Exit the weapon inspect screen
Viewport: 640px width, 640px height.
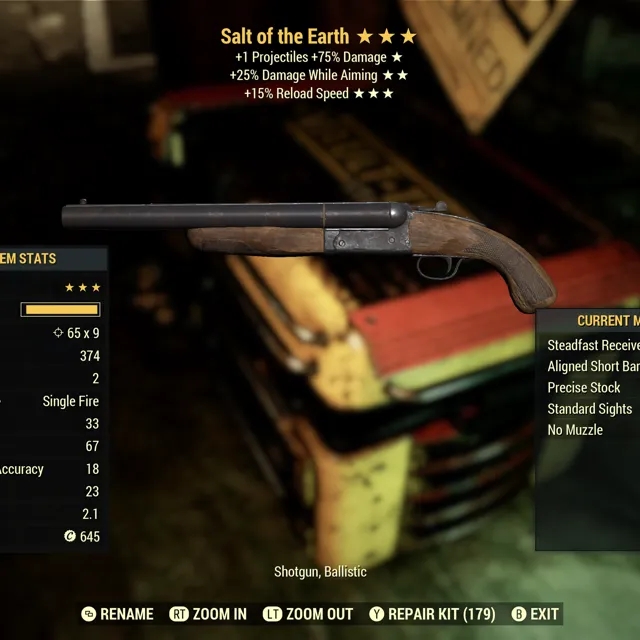[x=535, y=614]
